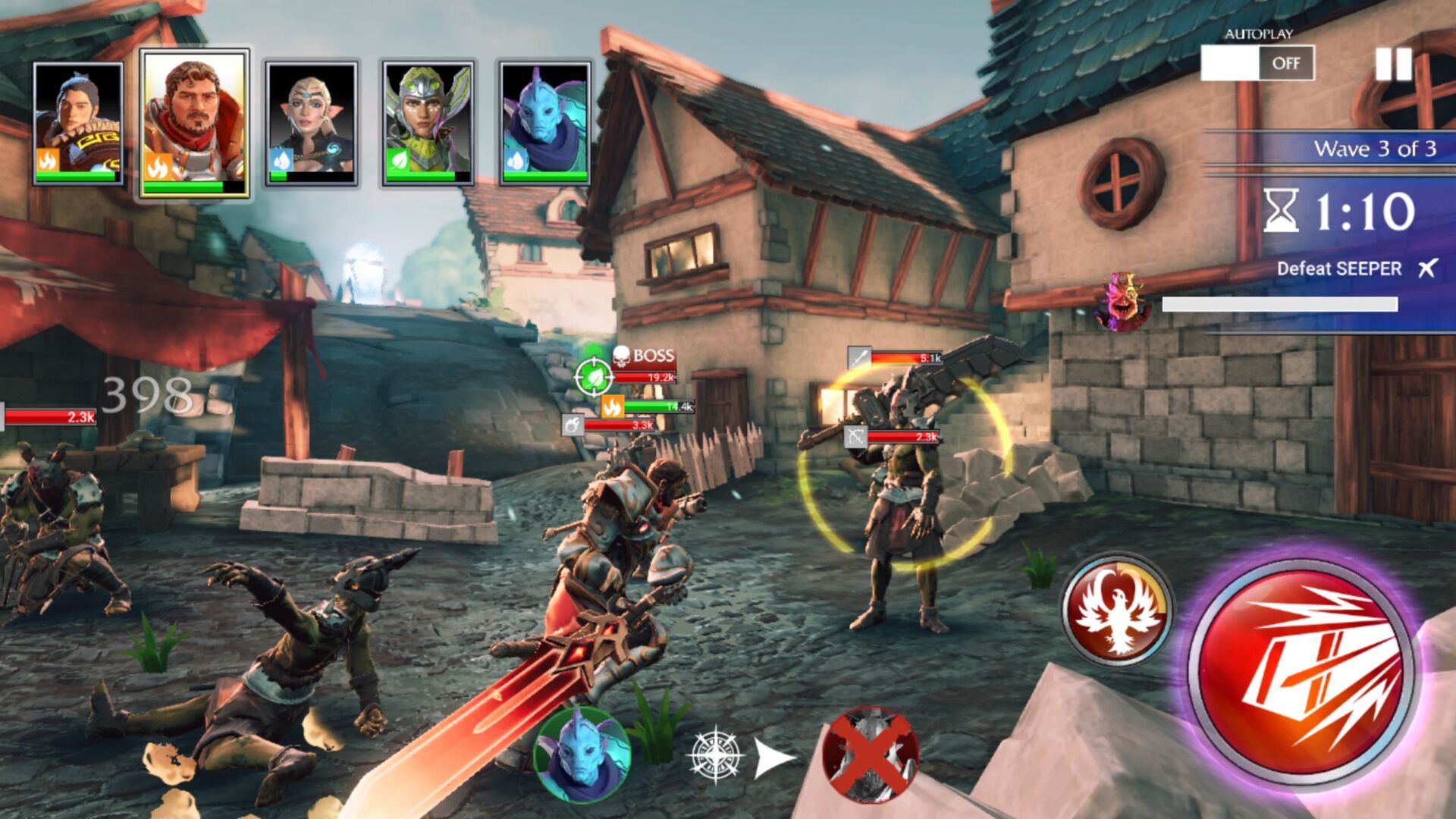Tap the crossed-out enemy target icon

(870, 754)
